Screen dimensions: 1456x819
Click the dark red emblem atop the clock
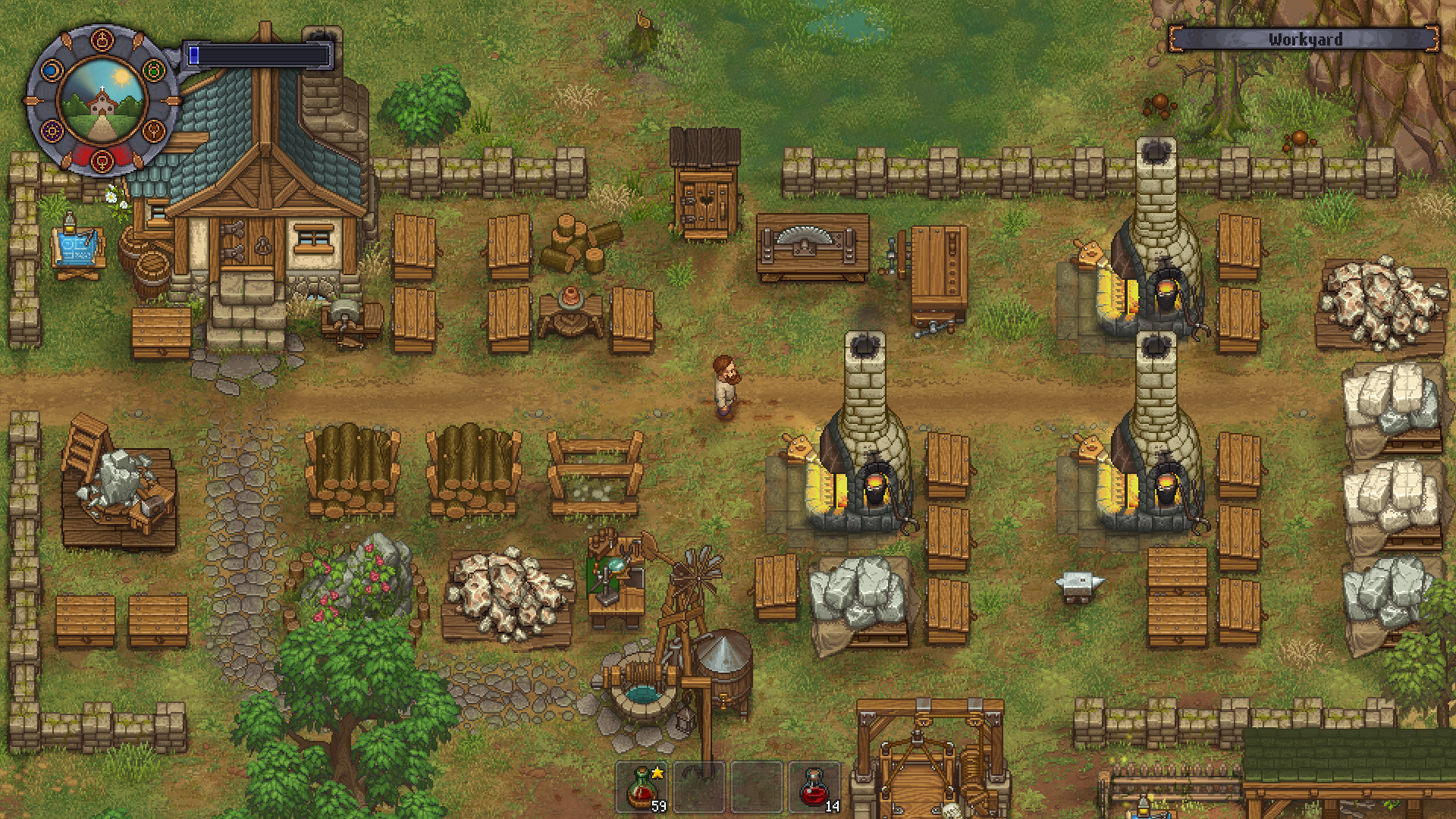pyautogui.click(x=102, y=39)
